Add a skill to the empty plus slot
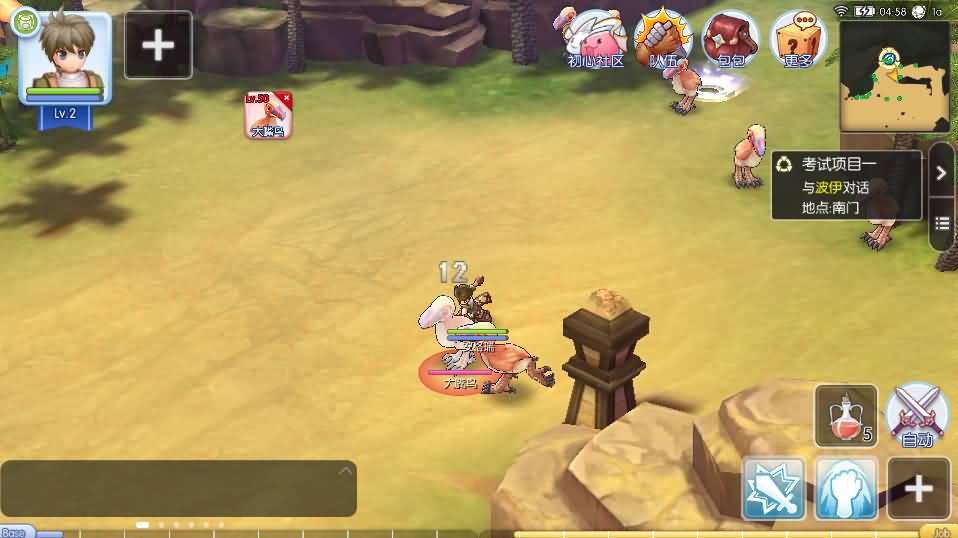The image size is (958, 538). [x=918, y=489]
